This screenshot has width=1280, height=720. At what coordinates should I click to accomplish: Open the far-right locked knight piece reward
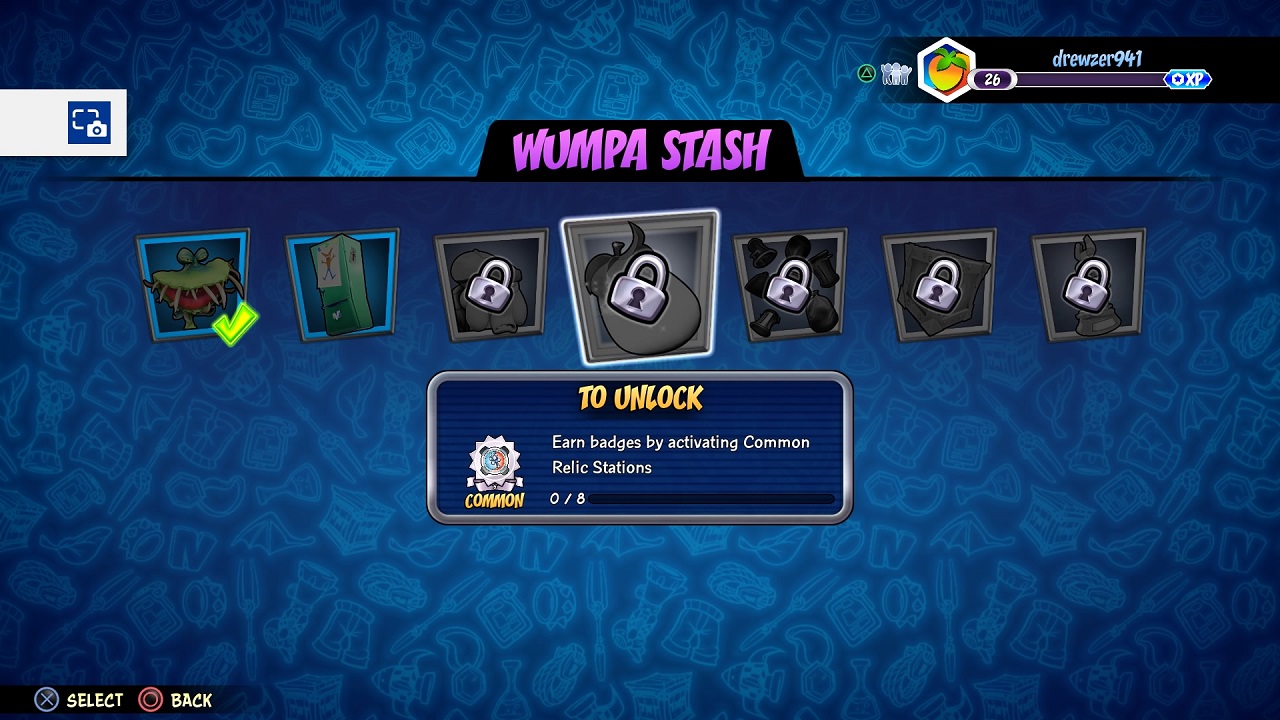pyautogui.click(x=1086, y=284)
